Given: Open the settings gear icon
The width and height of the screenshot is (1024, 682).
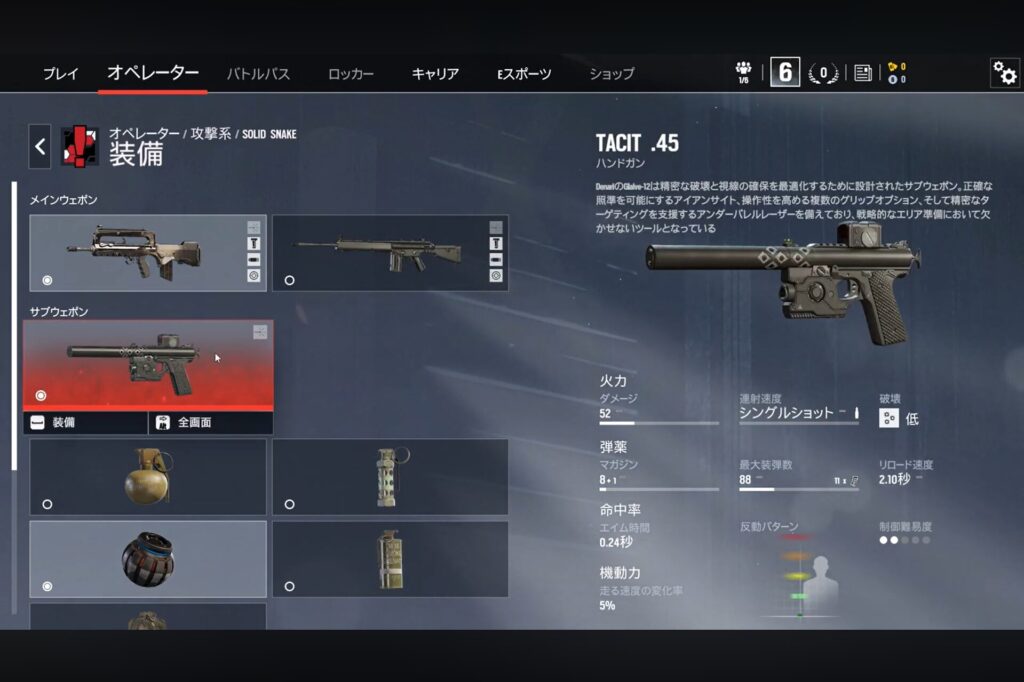Looking at the screenshot, I should 1004,72.
